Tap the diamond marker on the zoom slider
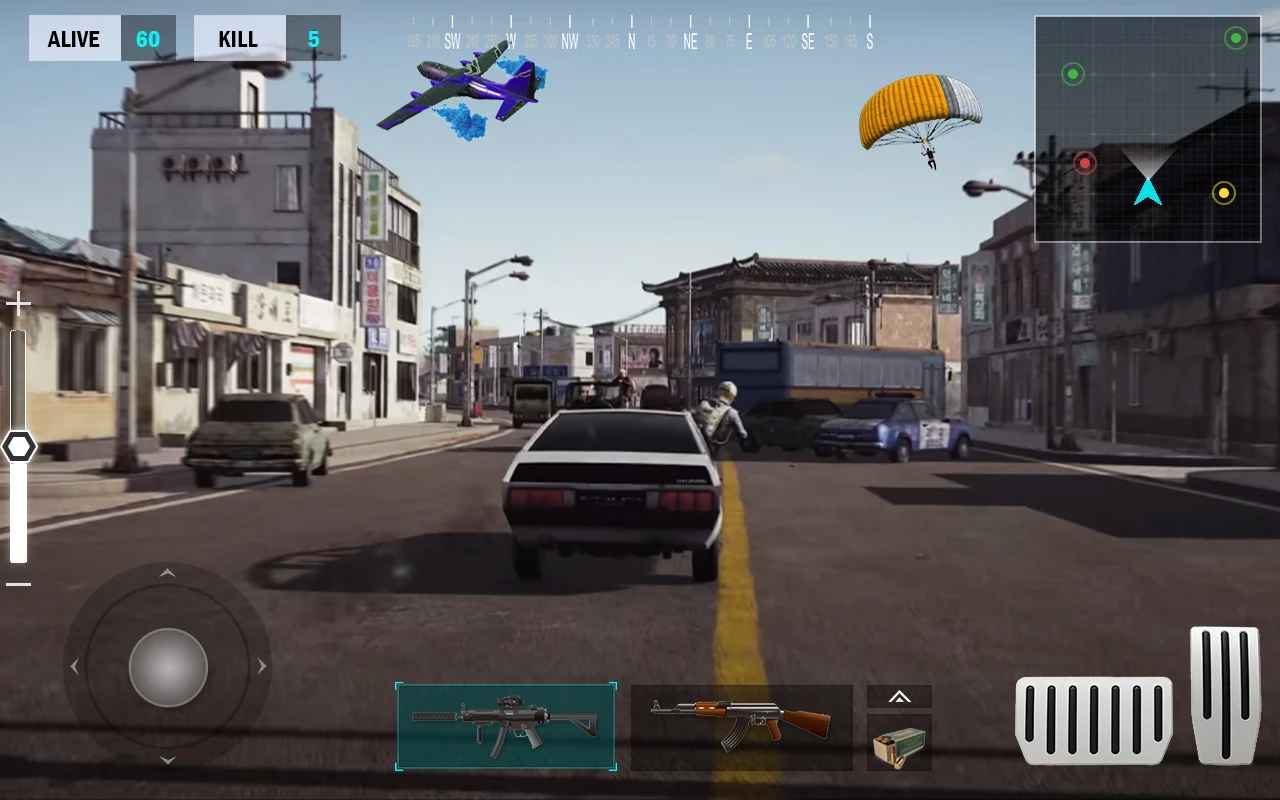Image resolution: width=1280 pixels, height=800 pixels. click(x=20, y=447)
